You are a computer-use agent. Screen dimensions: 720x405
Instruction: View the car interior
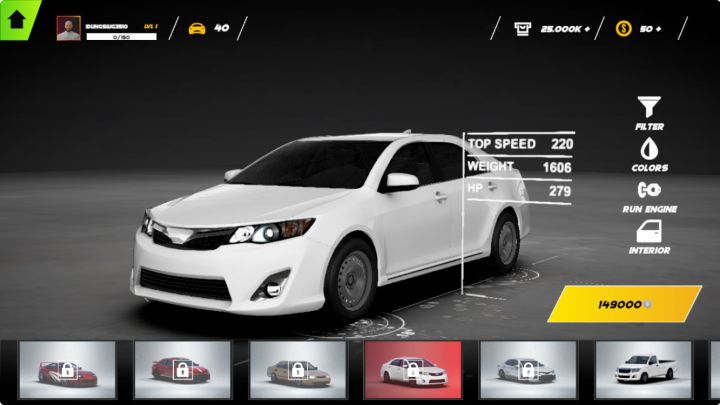649,237
